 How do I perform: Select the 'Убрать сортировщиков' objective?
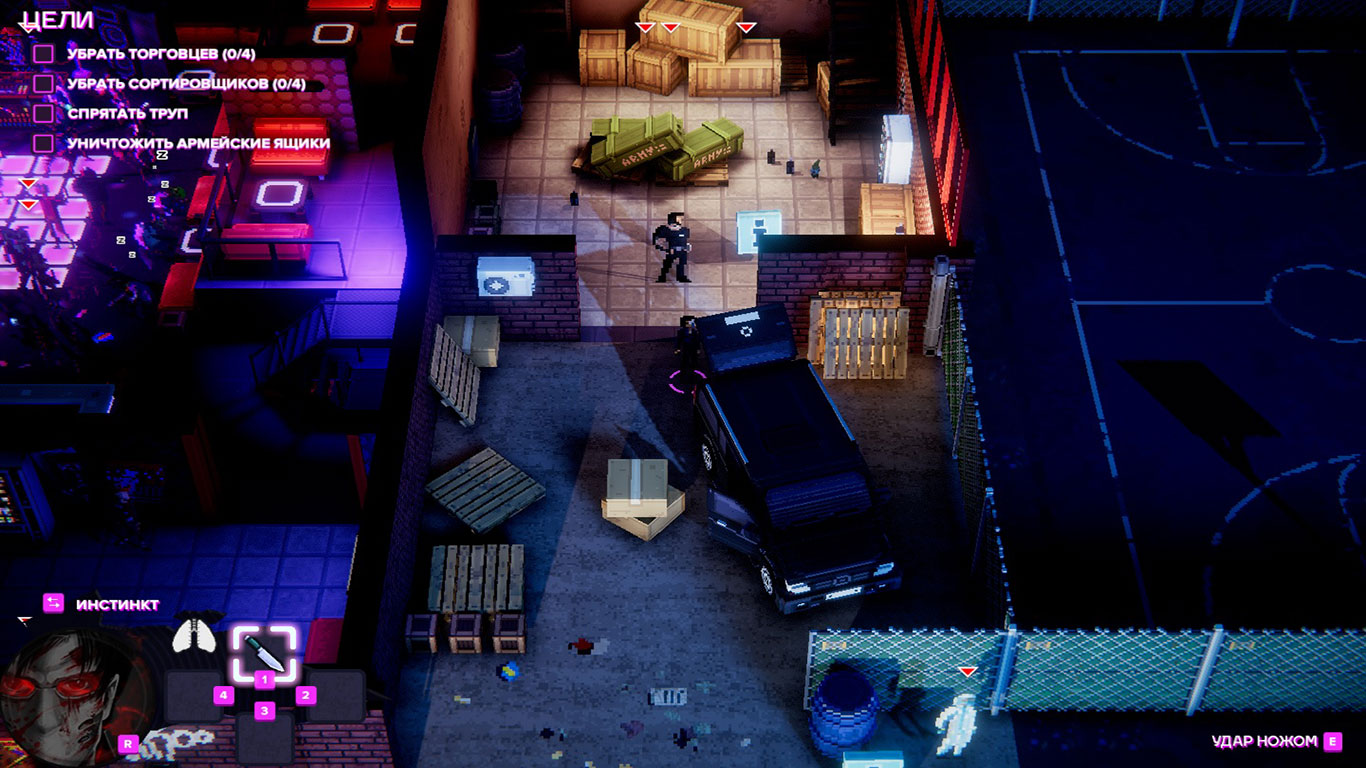click(x=186, y=84)
